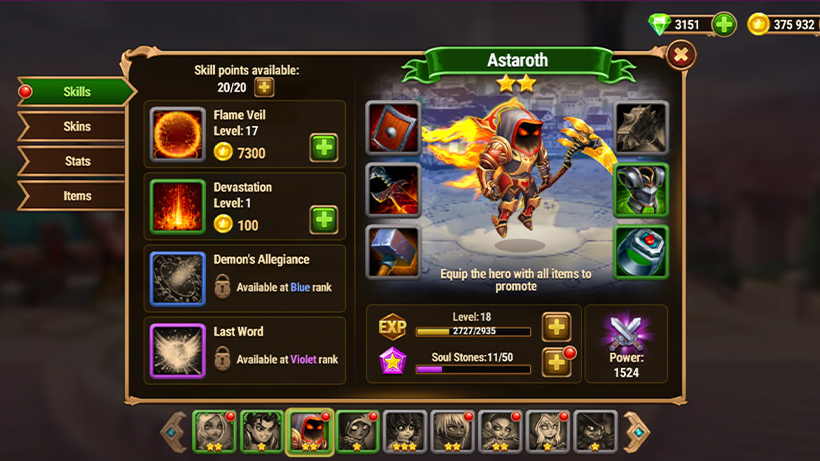This screenshot has width=820, height=461.
Task: Switch to the Skins tab
Action: pyautogui.click(x=77, y=127)
